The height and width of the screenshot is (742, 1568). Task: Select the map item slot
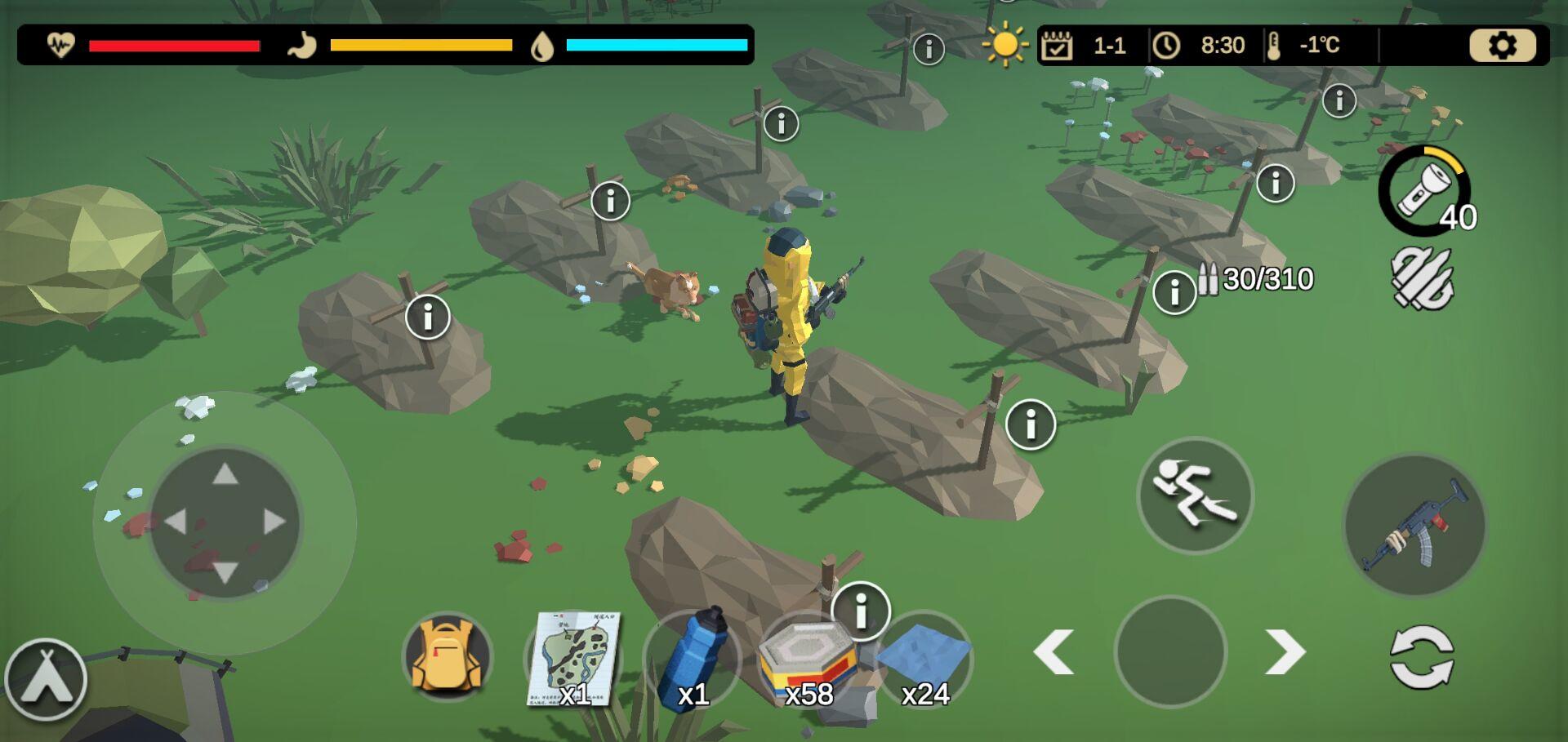[573, 659]
